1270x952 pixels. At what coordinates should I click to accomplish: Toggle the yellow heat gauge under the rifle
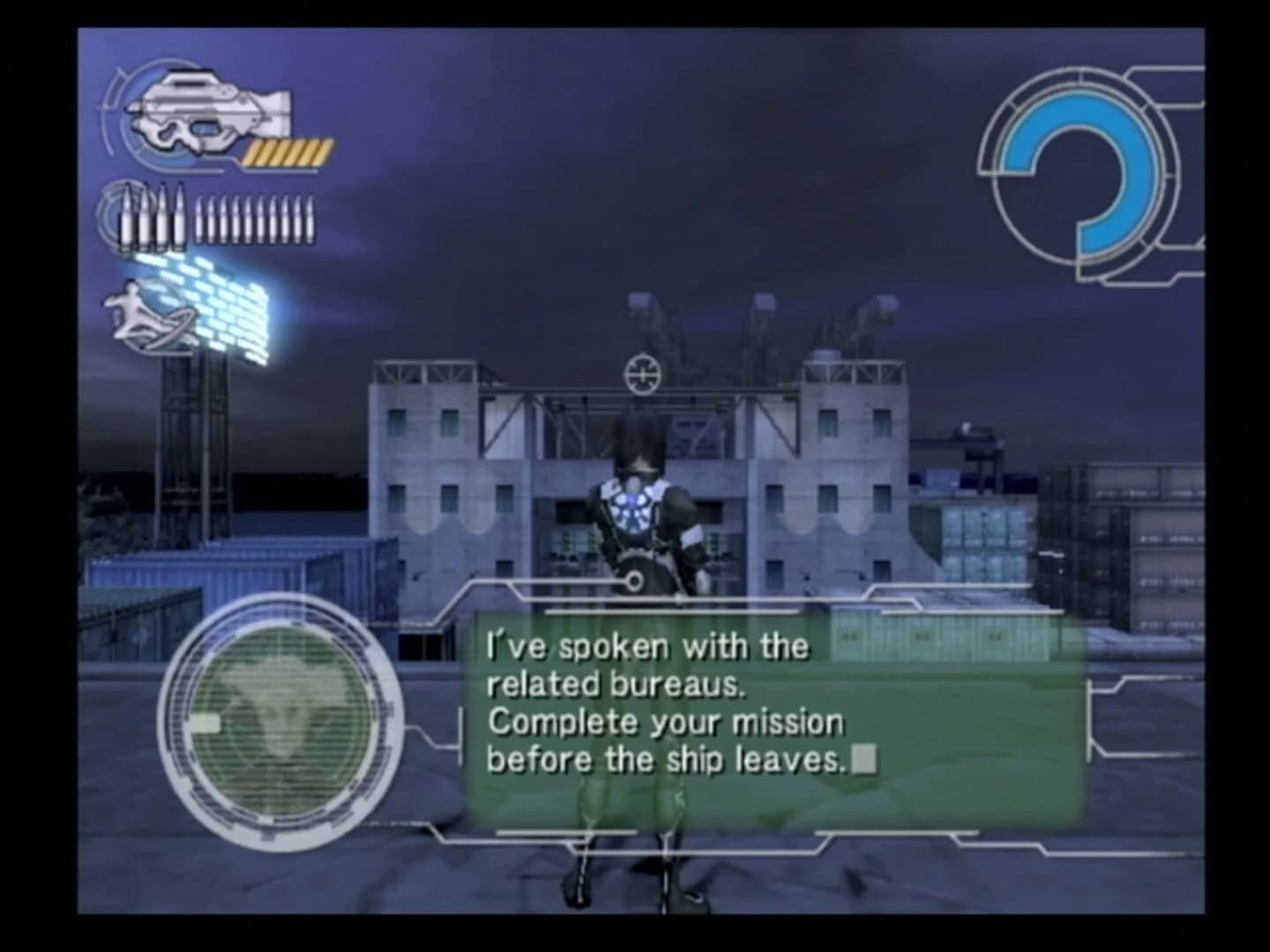[287, 152]
